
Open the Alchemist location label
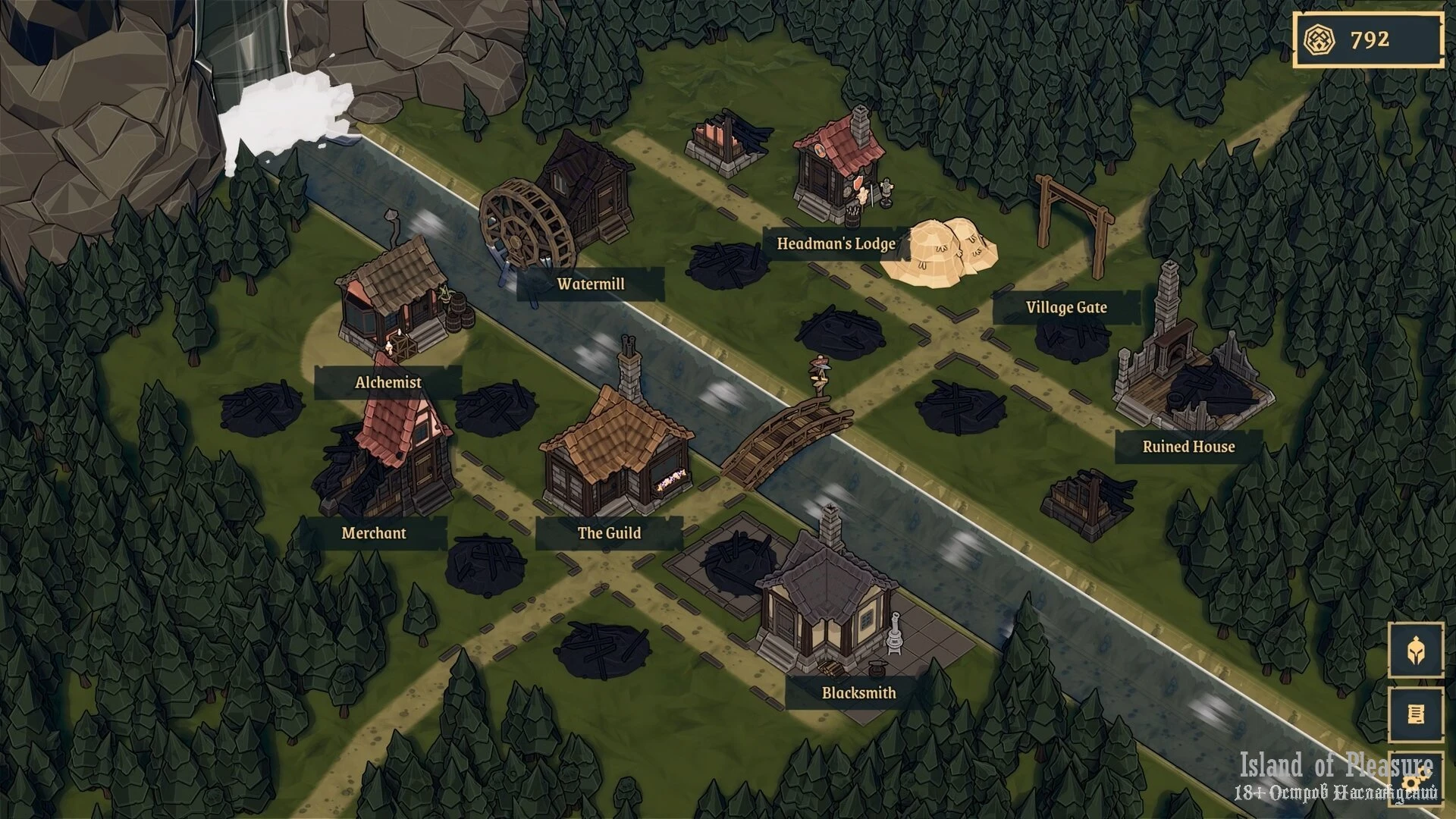coord(388,382)
